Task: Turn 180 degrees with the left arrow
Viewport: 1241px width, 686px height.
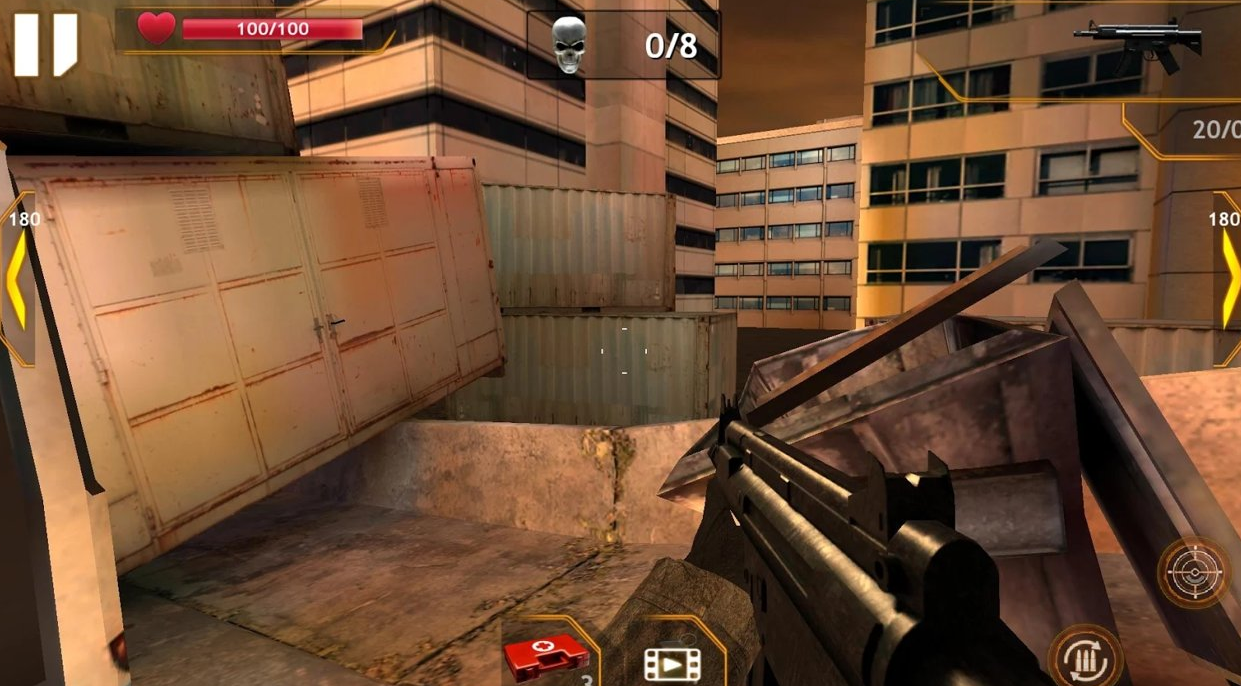Action: 17,280
